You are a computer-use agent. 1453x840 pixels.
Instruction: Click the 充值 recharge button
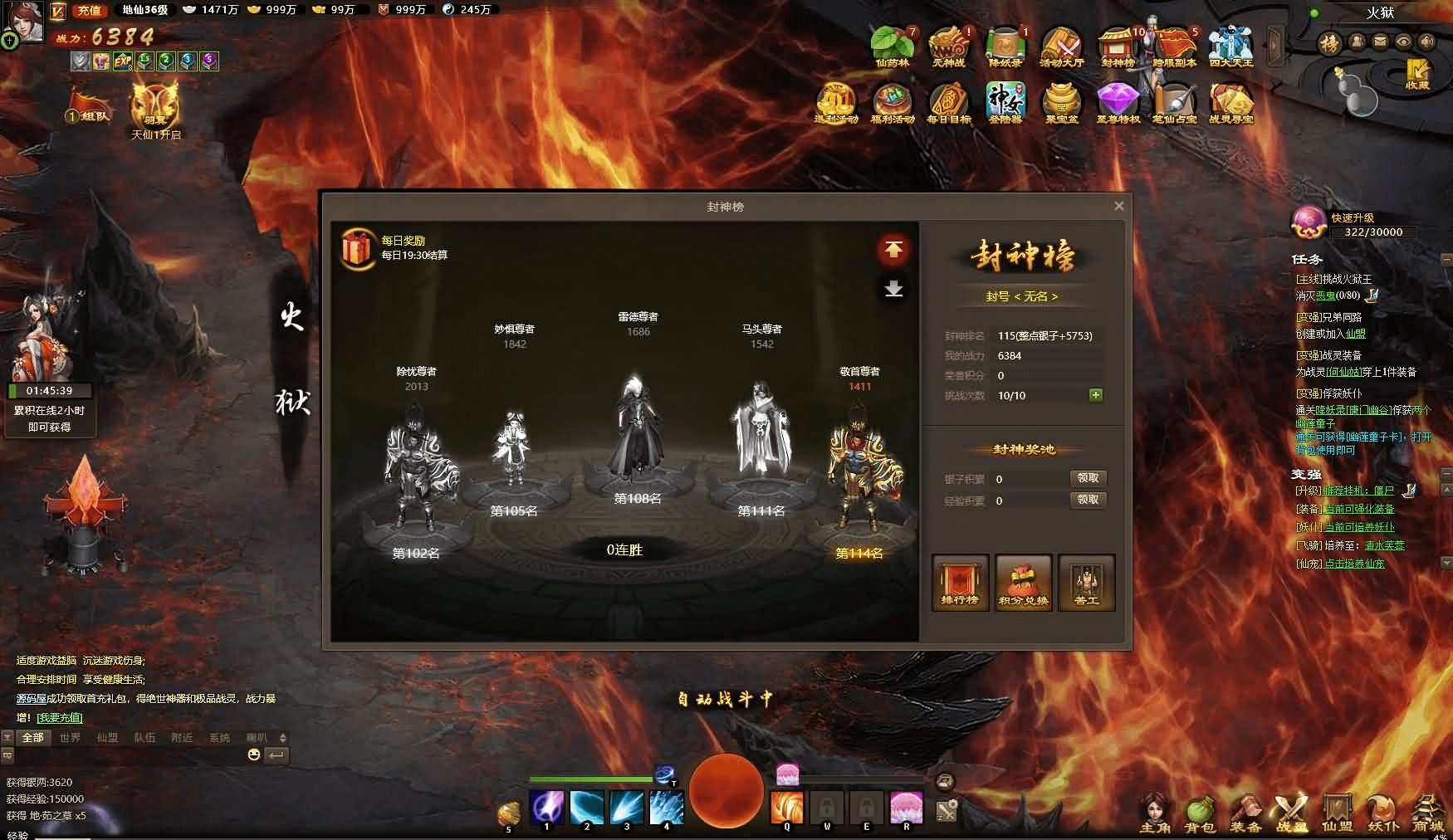tap(89, 11)
